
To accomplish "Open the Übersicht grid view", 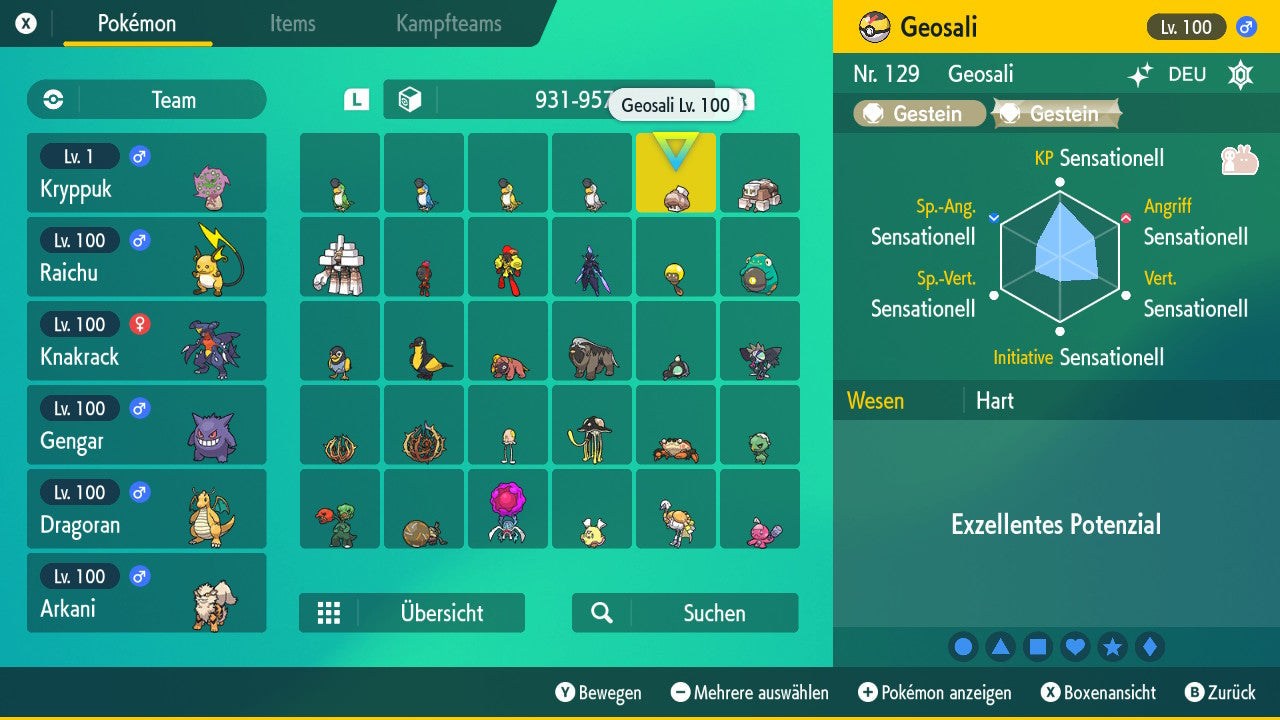I will pyautogui.click(x=412, y=613).
